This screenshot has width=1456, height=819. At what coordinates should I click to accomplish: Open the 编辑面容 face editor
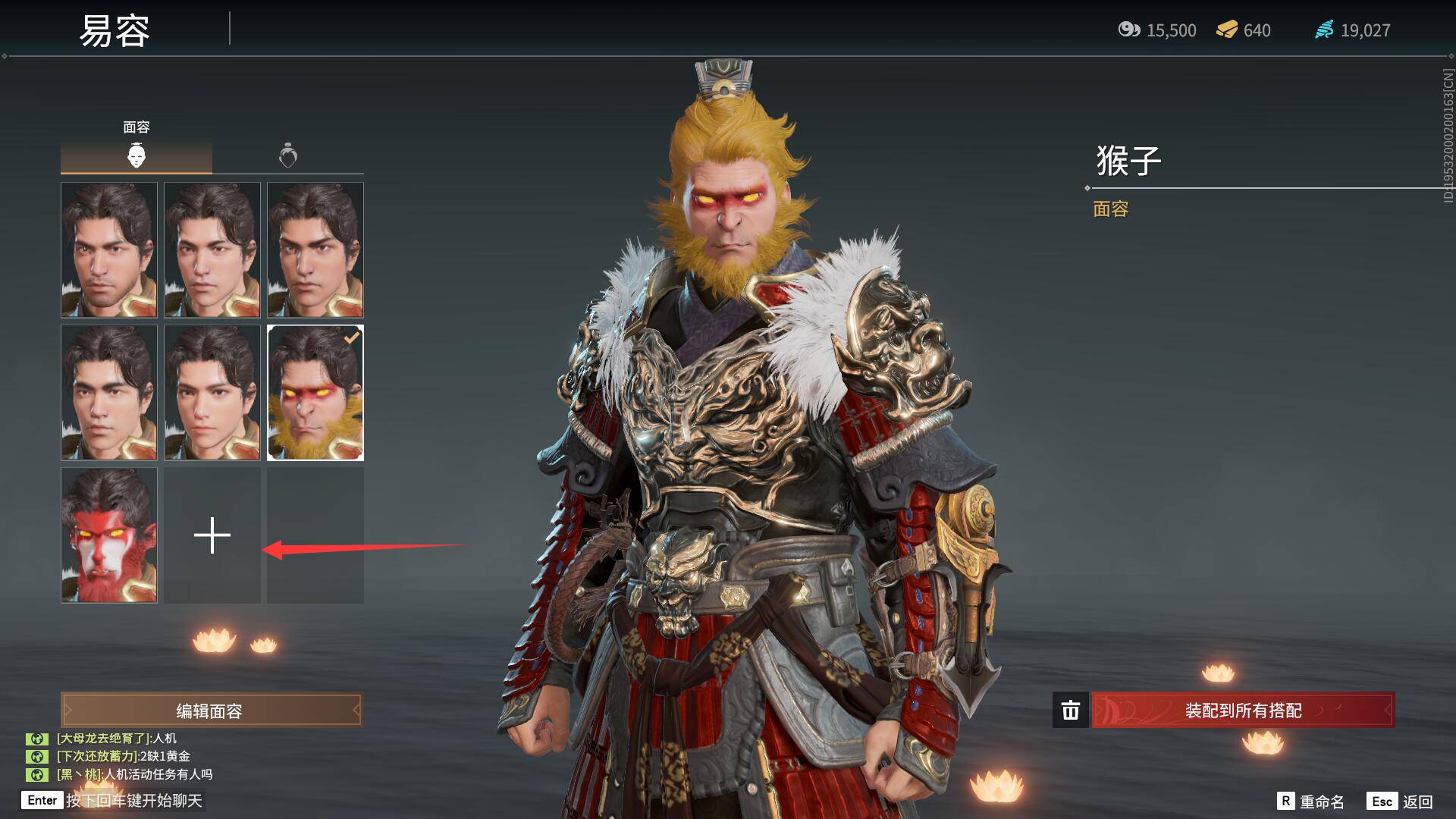[211, 711]
